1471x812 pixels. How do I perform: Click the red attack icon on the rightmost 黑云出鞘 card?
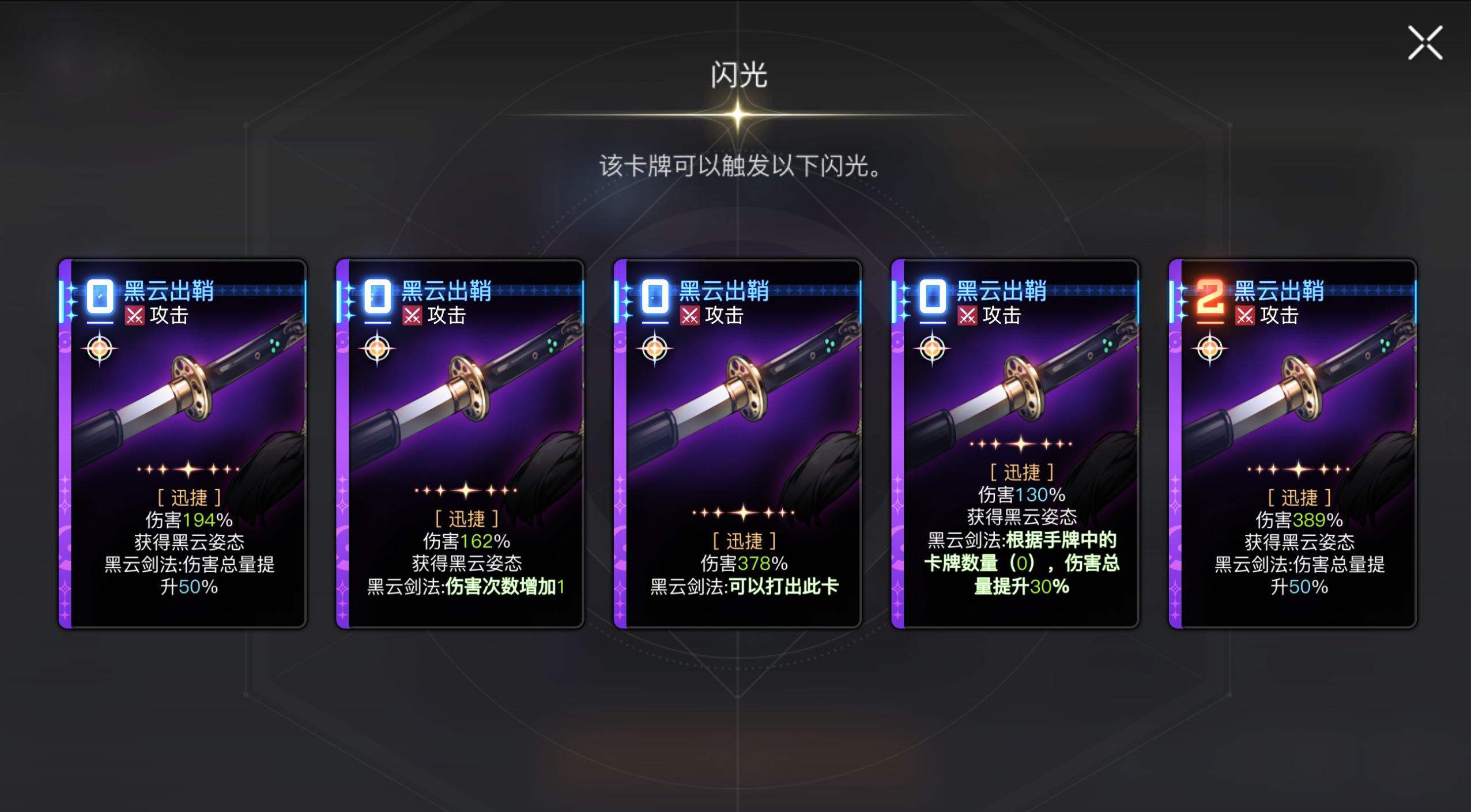point(1246,315)
